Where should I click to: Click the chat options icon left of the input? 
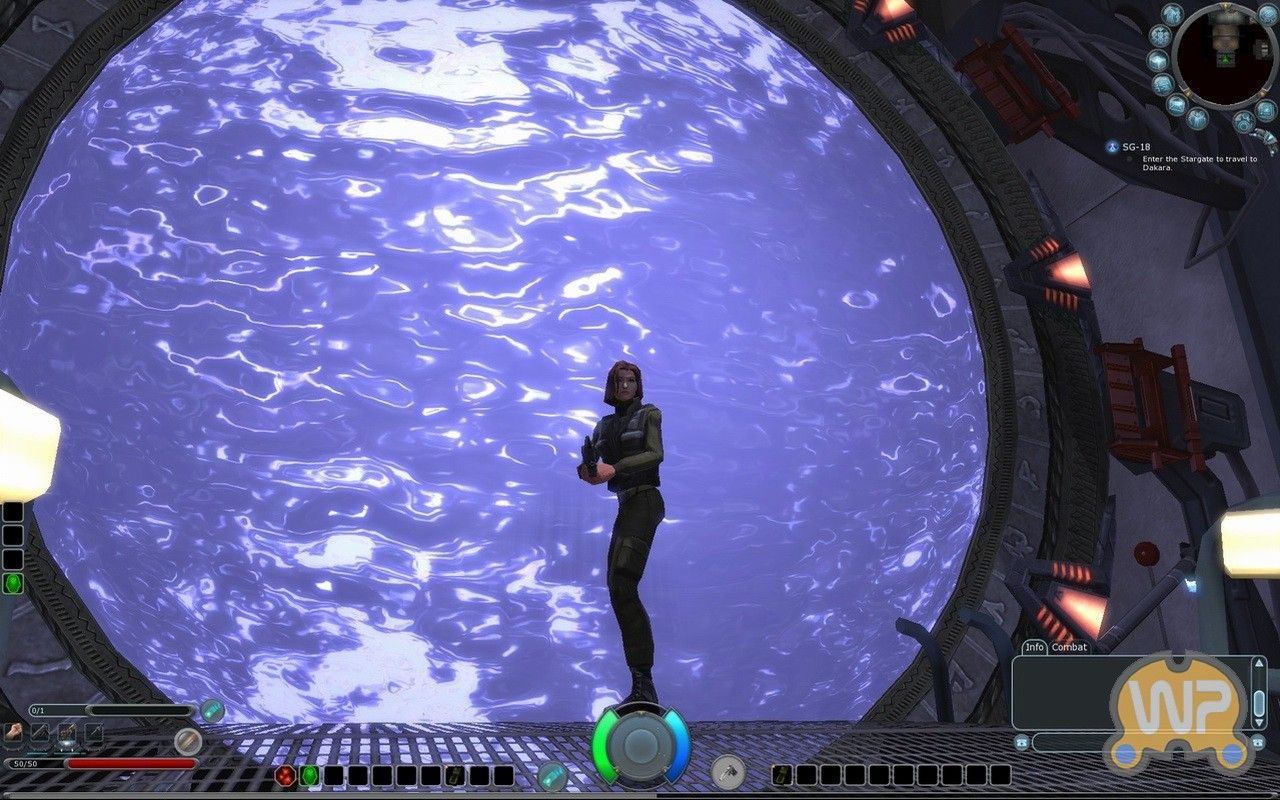coord(1022,742)
